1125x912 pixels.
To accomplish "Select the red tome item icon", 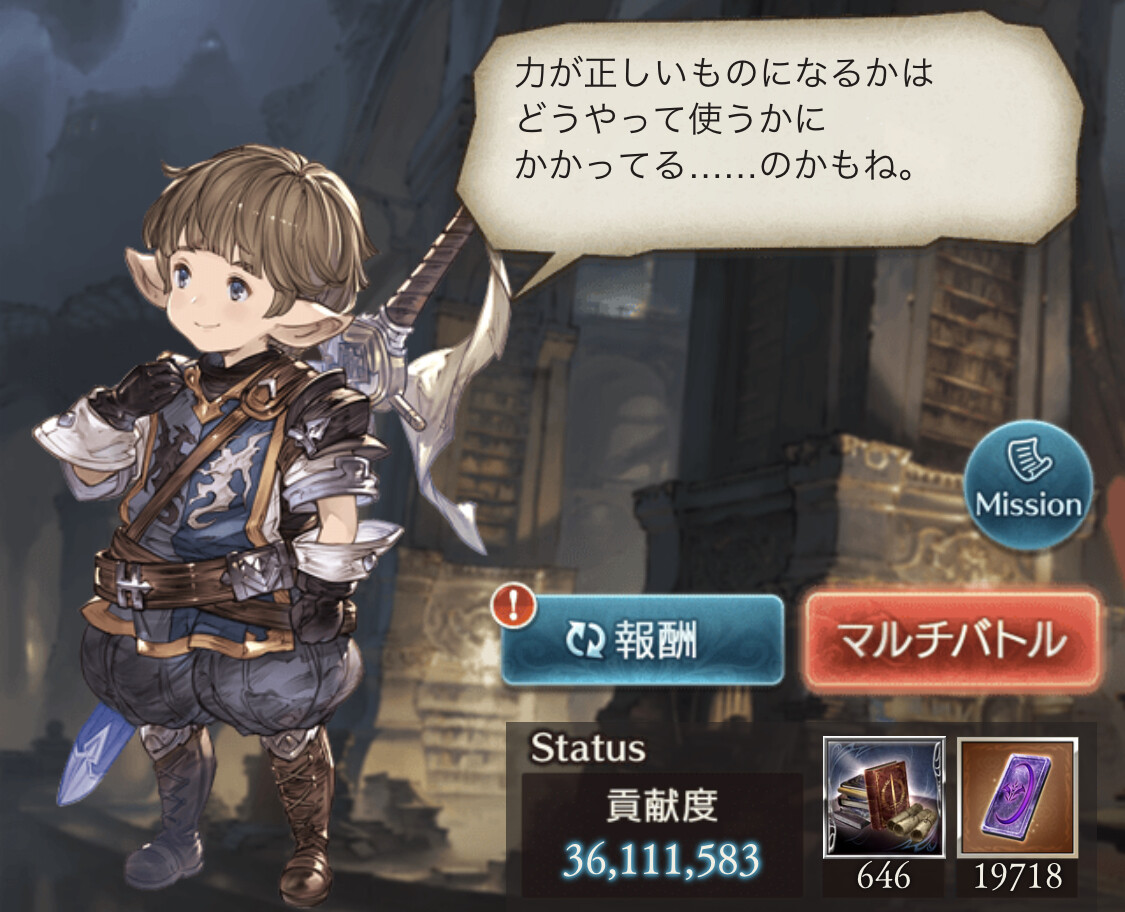I will [884, 796].
